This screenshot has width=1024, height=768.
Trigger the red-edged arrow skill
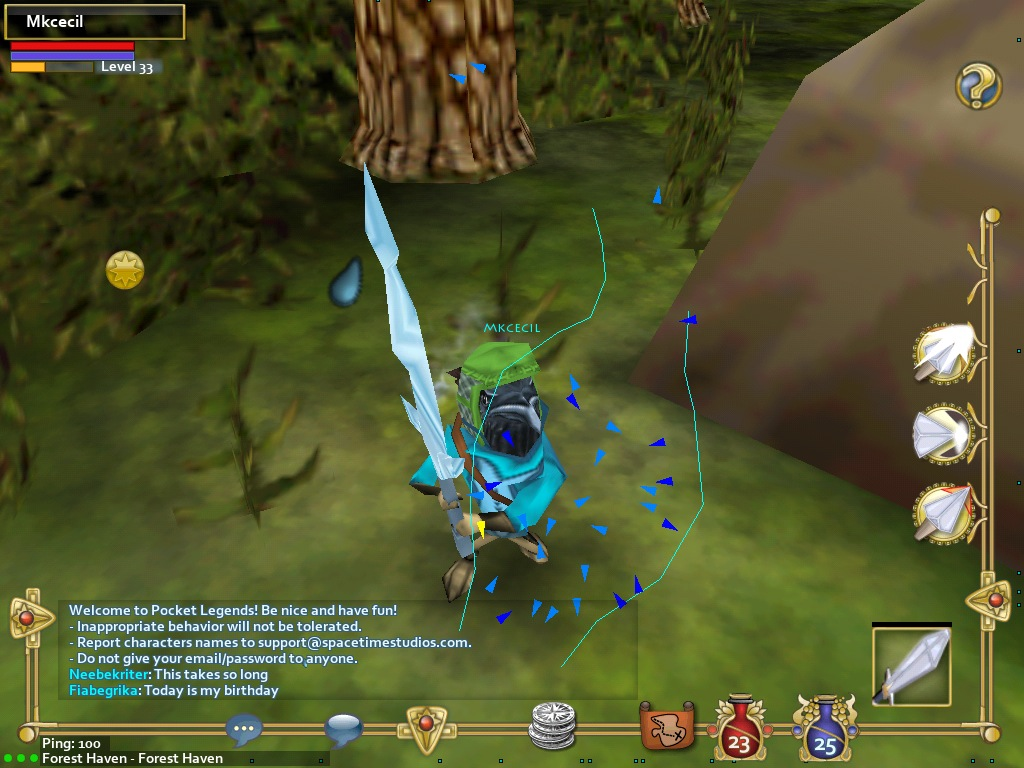pyautogui.click(x=944, y=512)
